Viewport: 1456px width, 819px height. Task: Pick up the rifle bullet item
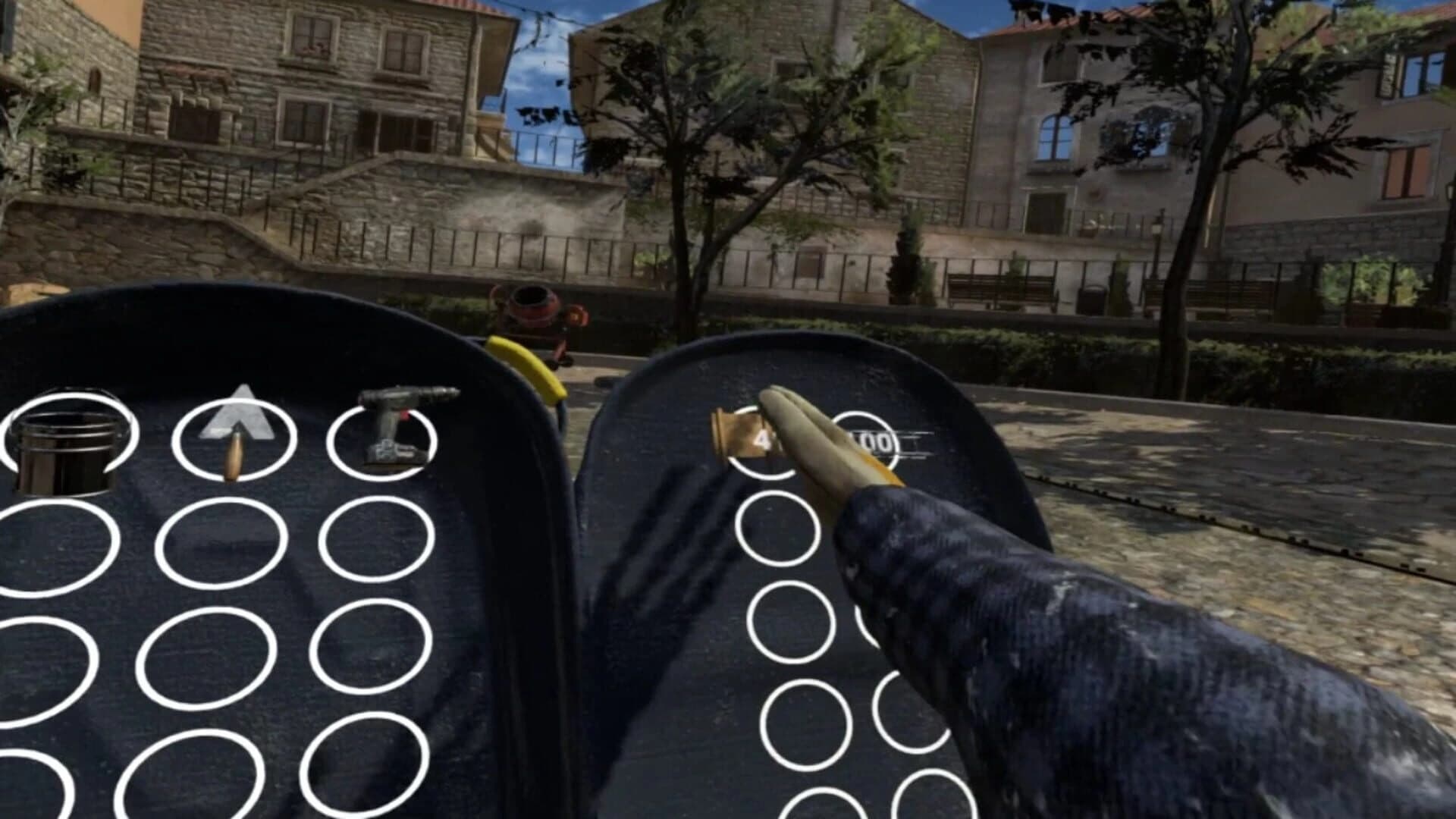(235, 451)
